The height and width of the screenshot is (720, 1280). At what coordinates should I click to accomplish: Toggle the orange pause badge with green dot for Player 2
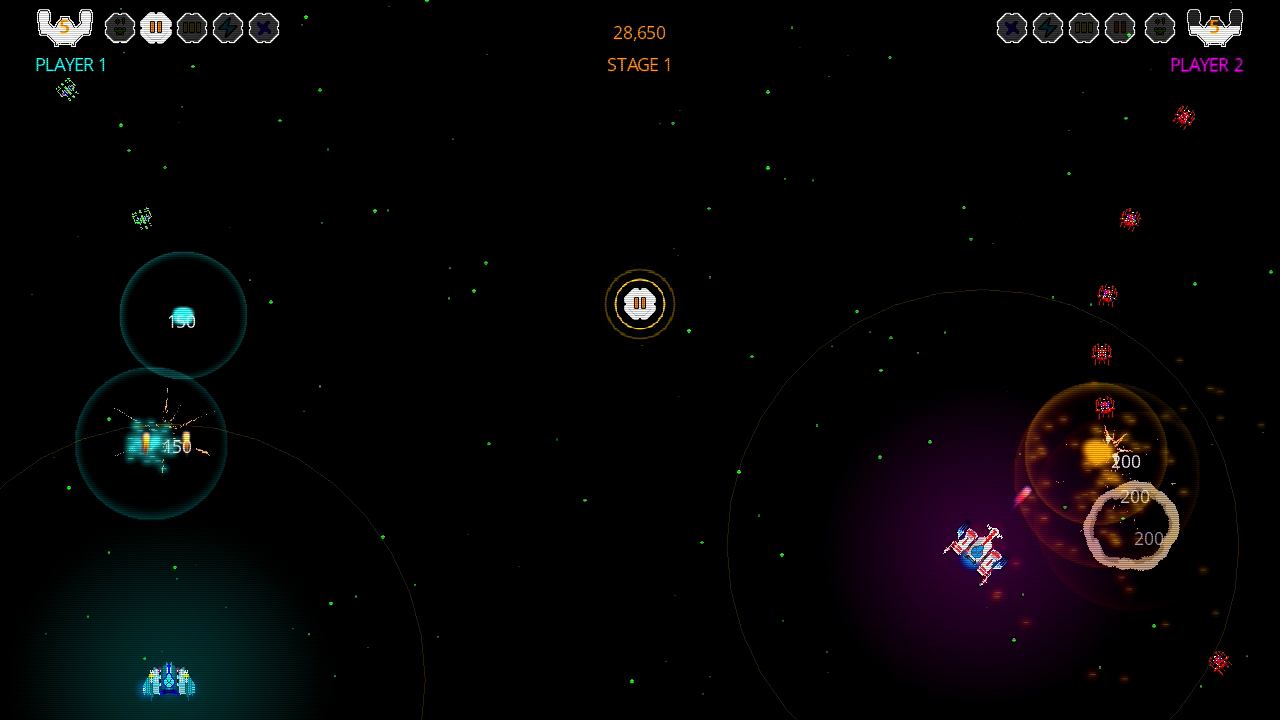click(1120, 28)
